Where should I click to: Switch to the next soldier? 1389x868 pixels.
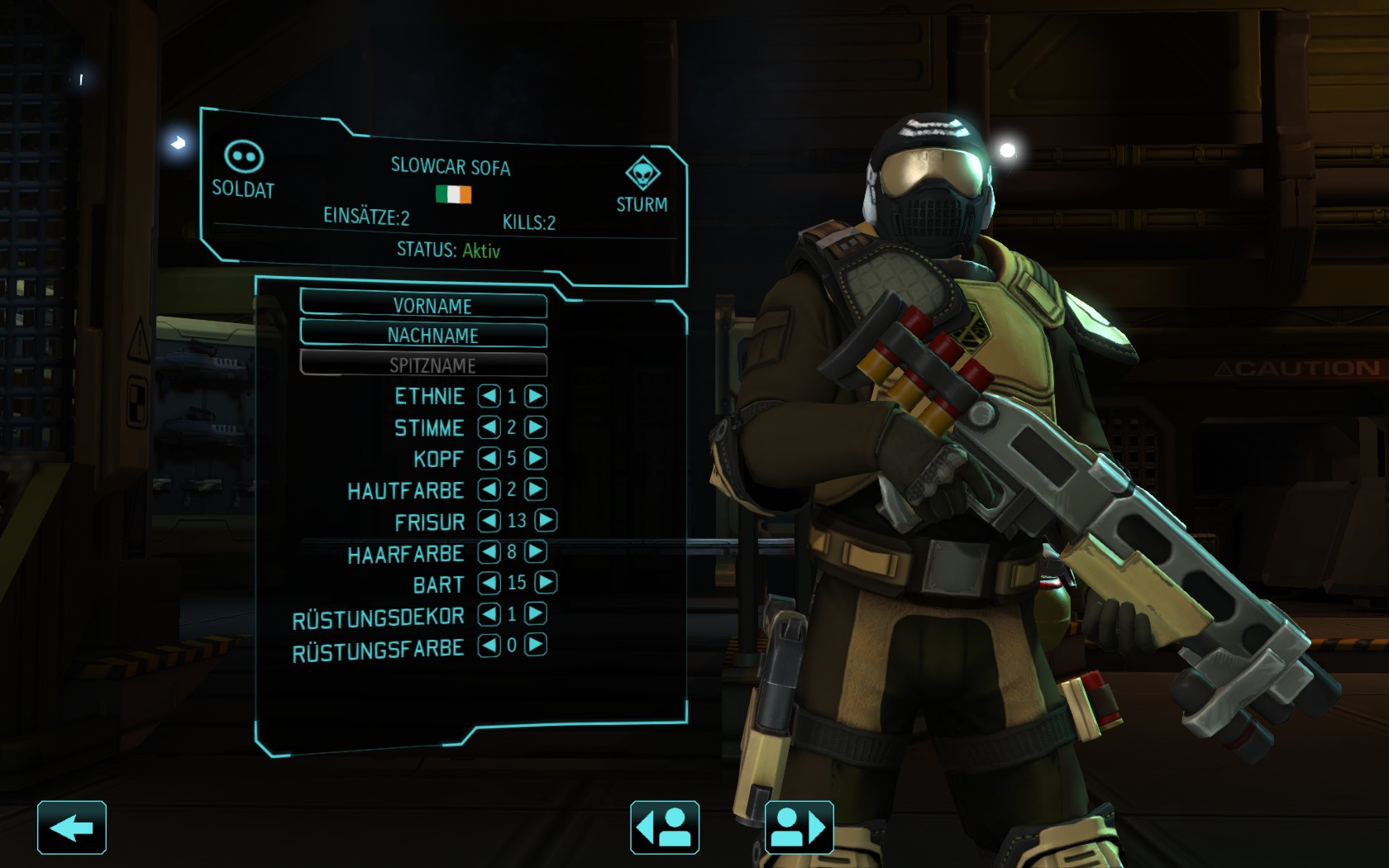pos(799,827)
